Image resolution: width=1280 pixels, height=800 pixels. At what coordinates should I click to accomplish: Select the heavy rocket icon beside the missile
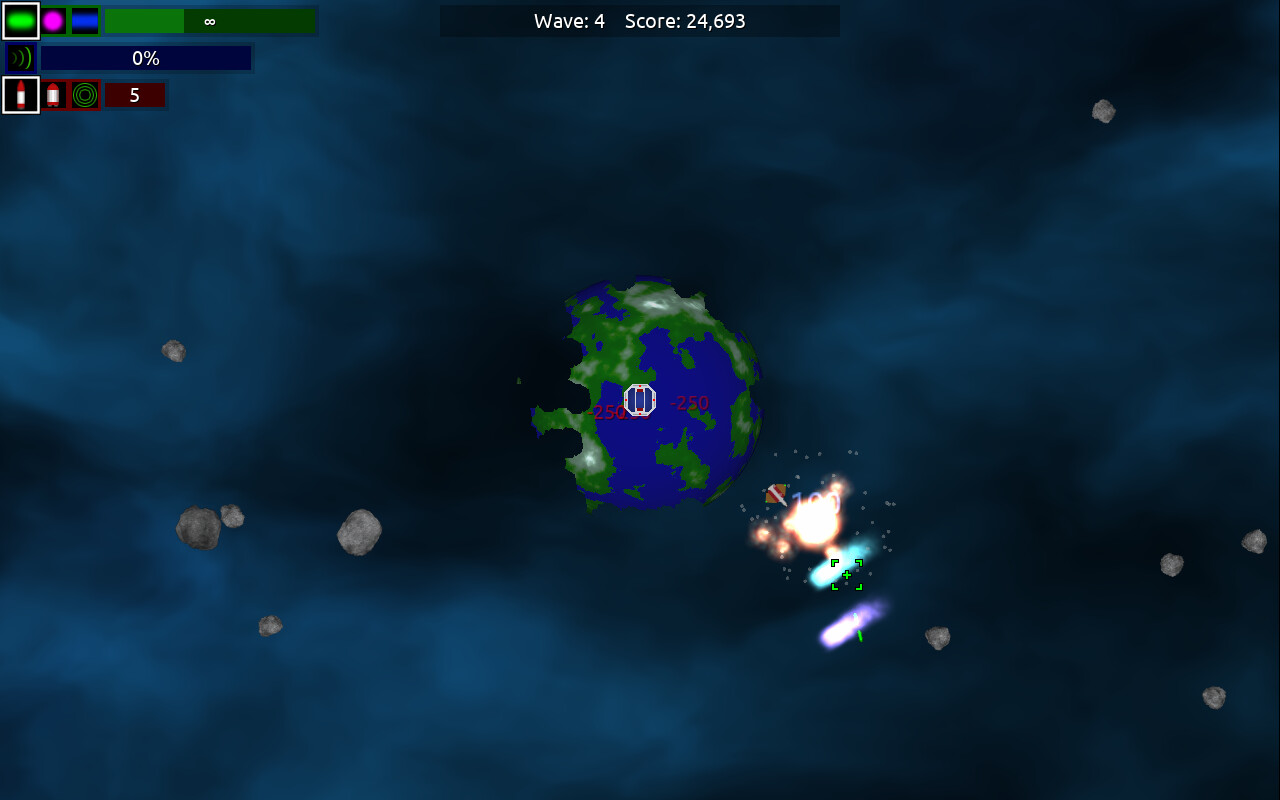55,94
